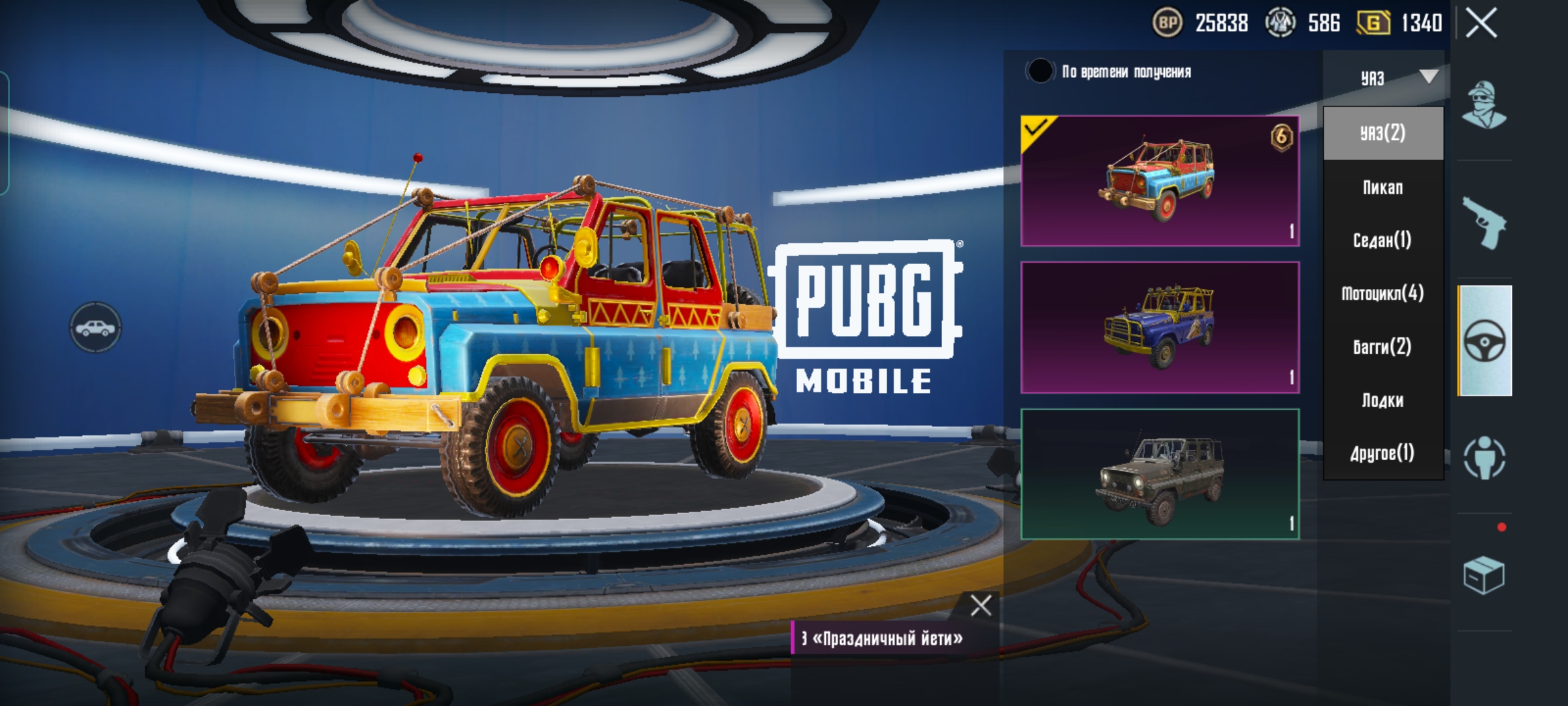Select the red and blue festive UAZ skin
1568x706 pixels.
(x=1160, y=181)
